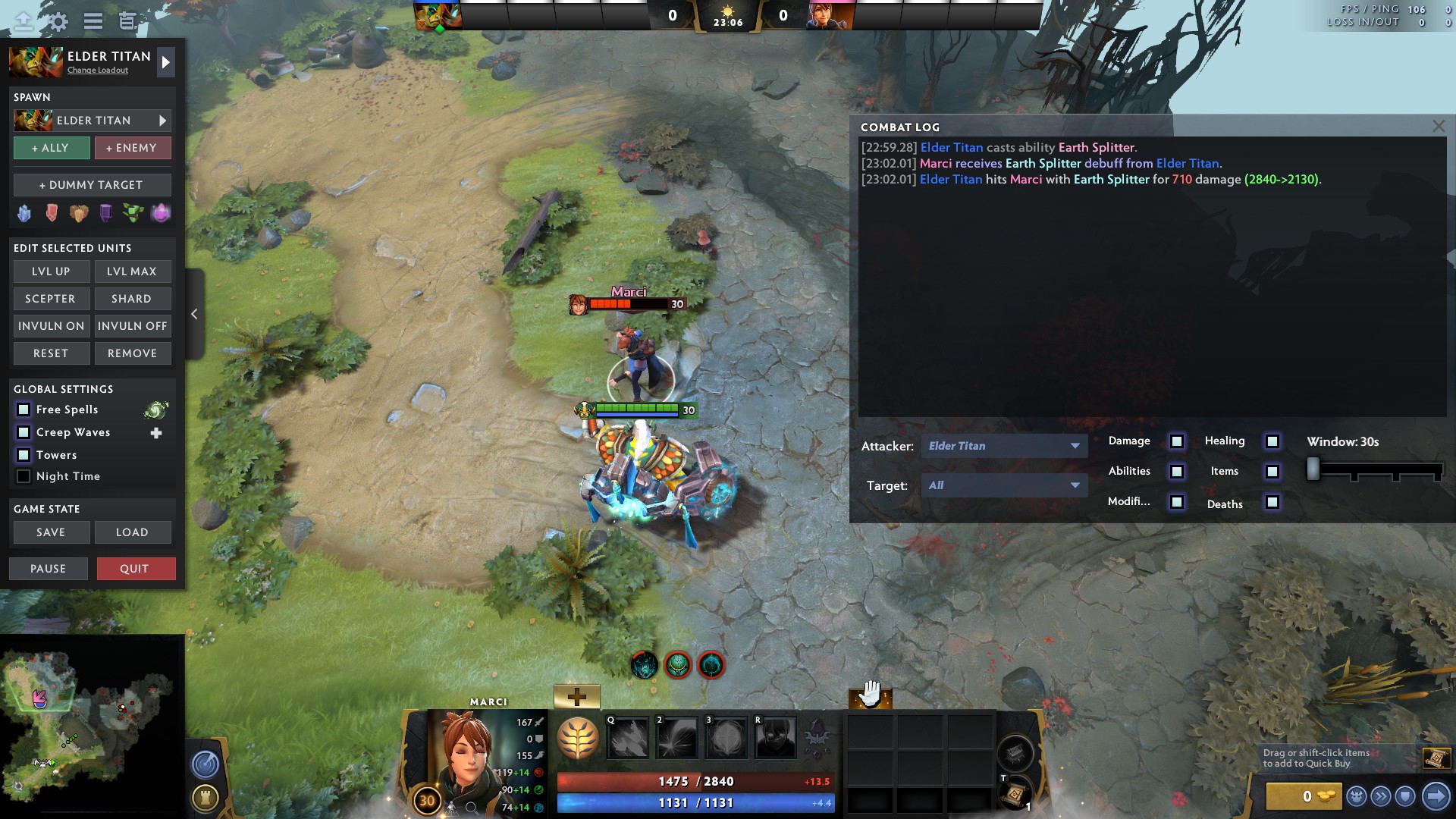Open the shop via golden scroll icon
Viewport: 1456px width, 819px height.
pos(1436,758)
